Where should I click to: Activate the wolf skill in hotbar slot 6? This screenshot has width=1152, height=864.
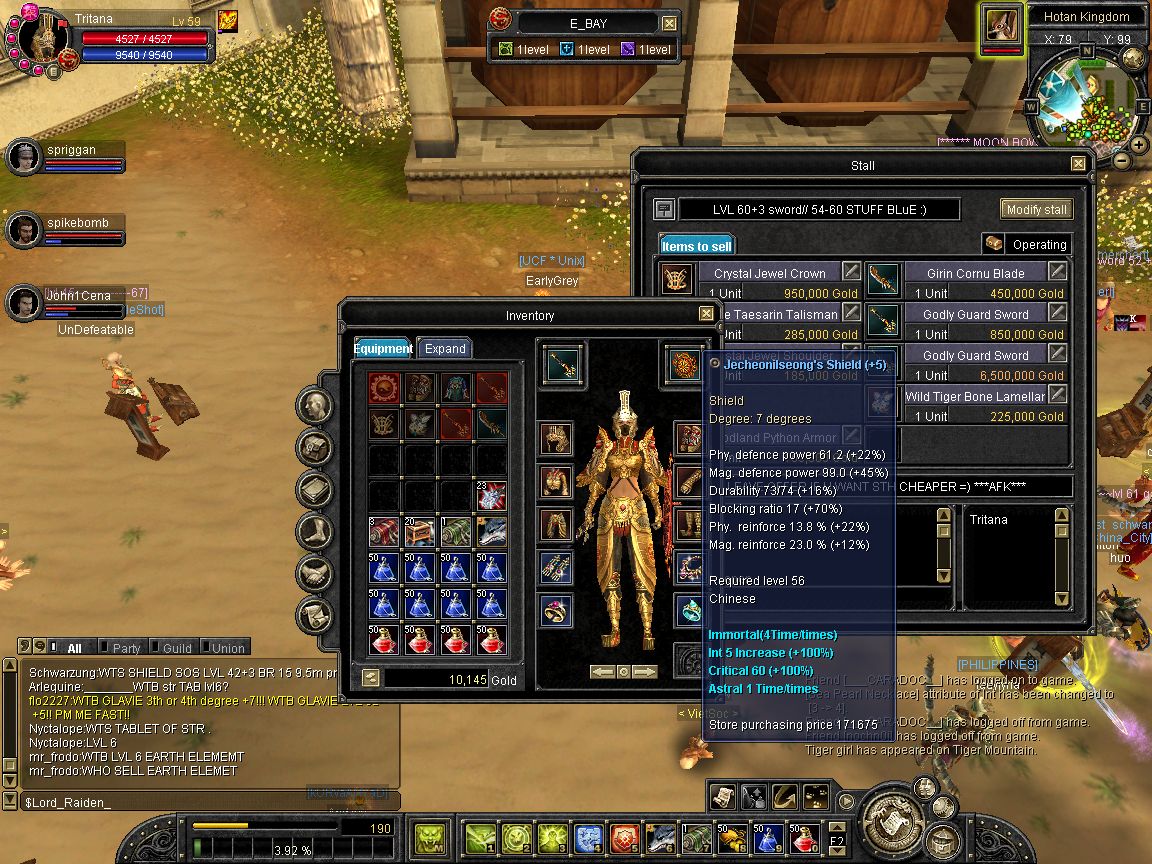click(x=661, y=836)
